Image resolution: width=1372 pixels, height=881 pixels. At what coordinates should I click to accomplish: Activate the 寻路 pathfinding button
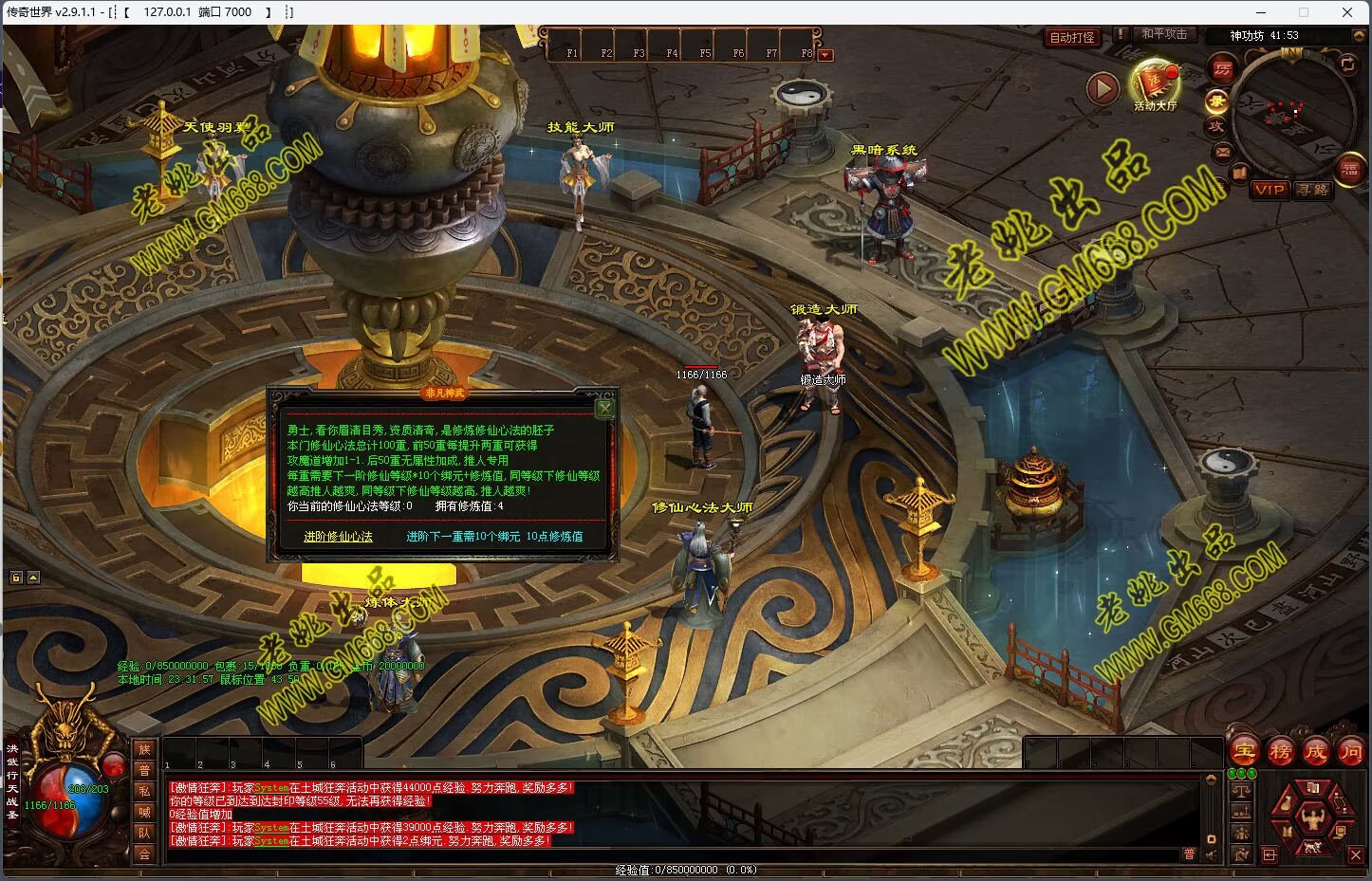point(1313,190)
